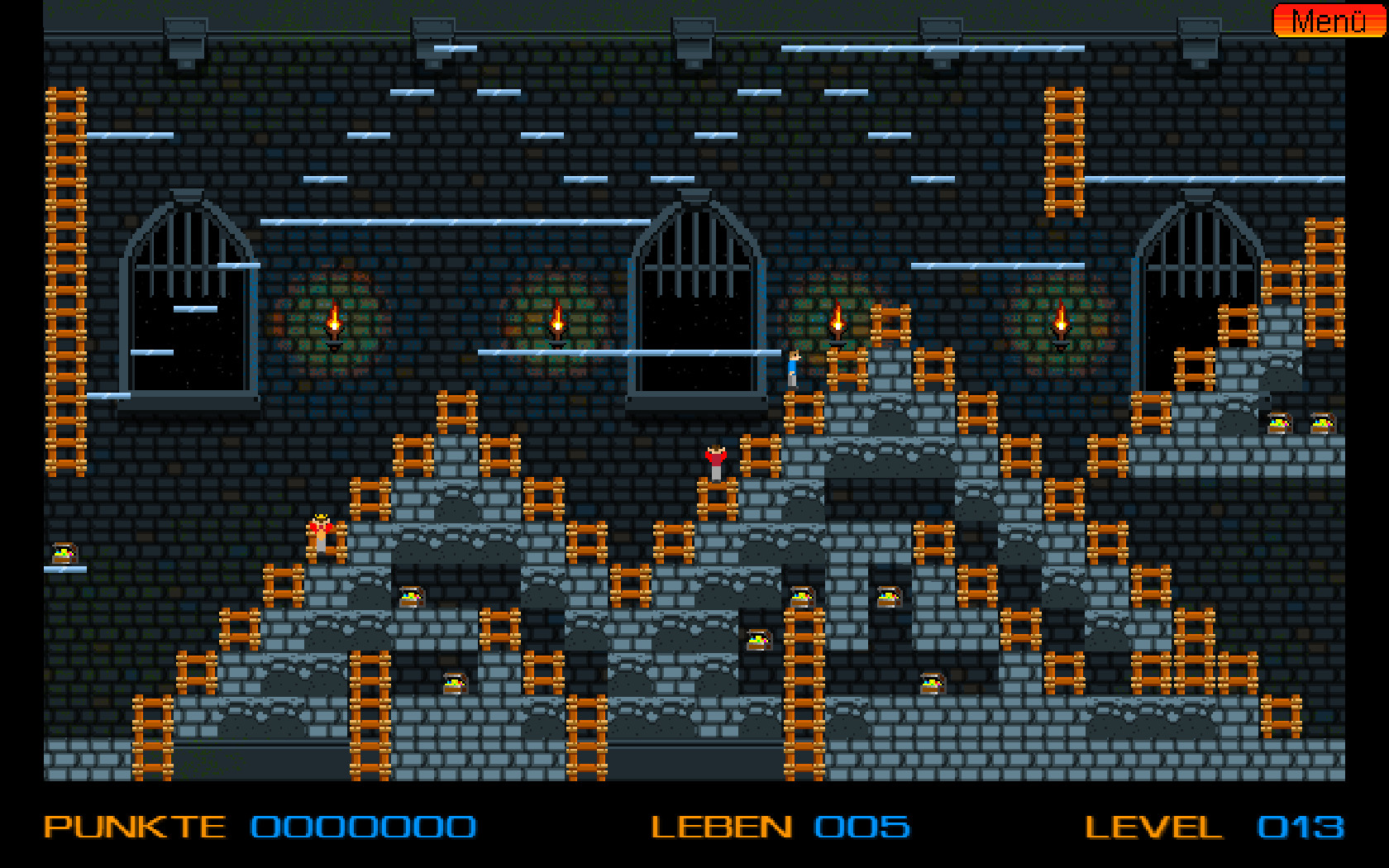Select the rightmost treasure chest pair

pos(1300,422)
